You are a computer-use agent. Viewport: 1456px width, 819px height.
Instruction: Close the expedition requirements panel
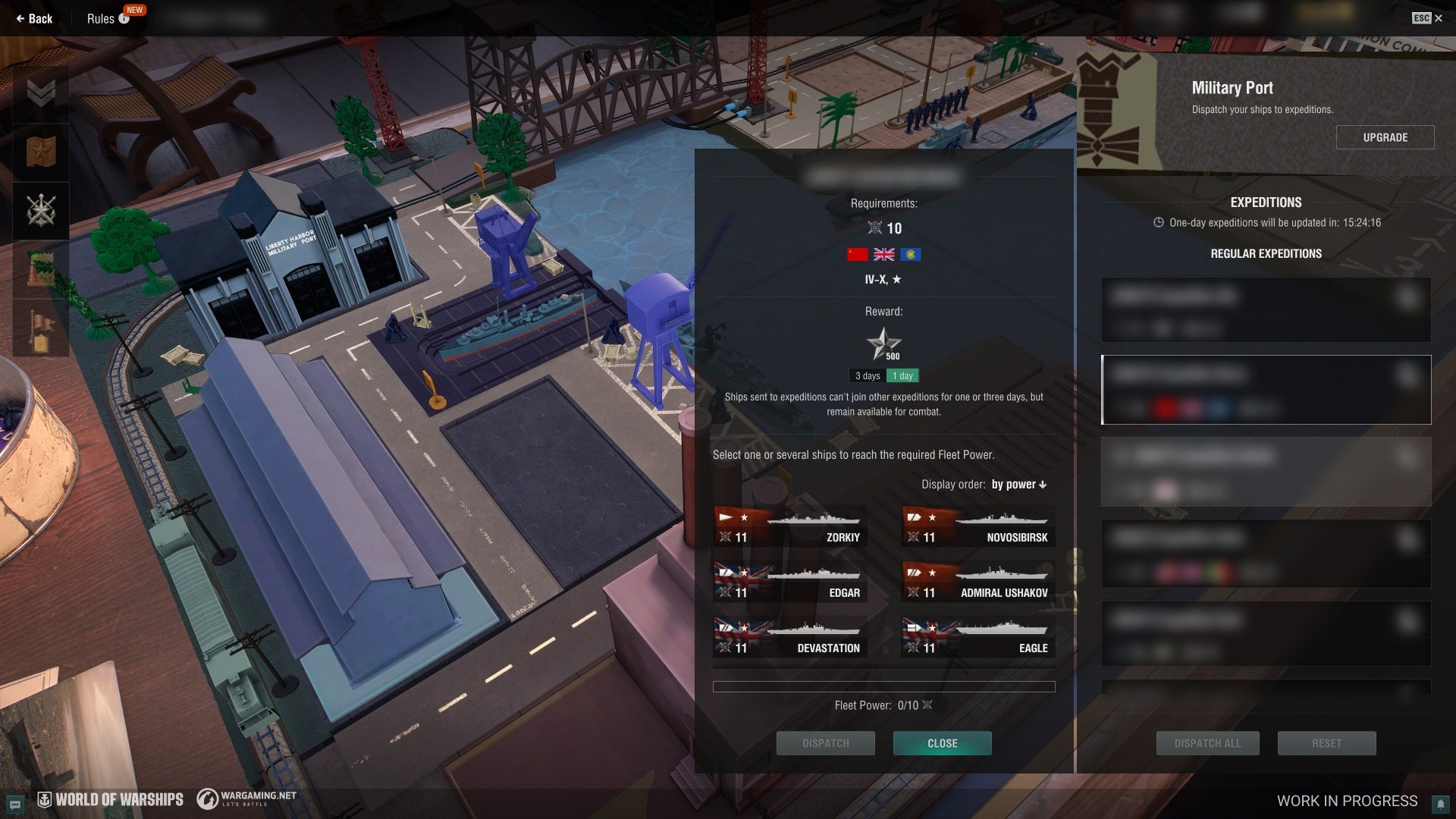pos(942,743)
